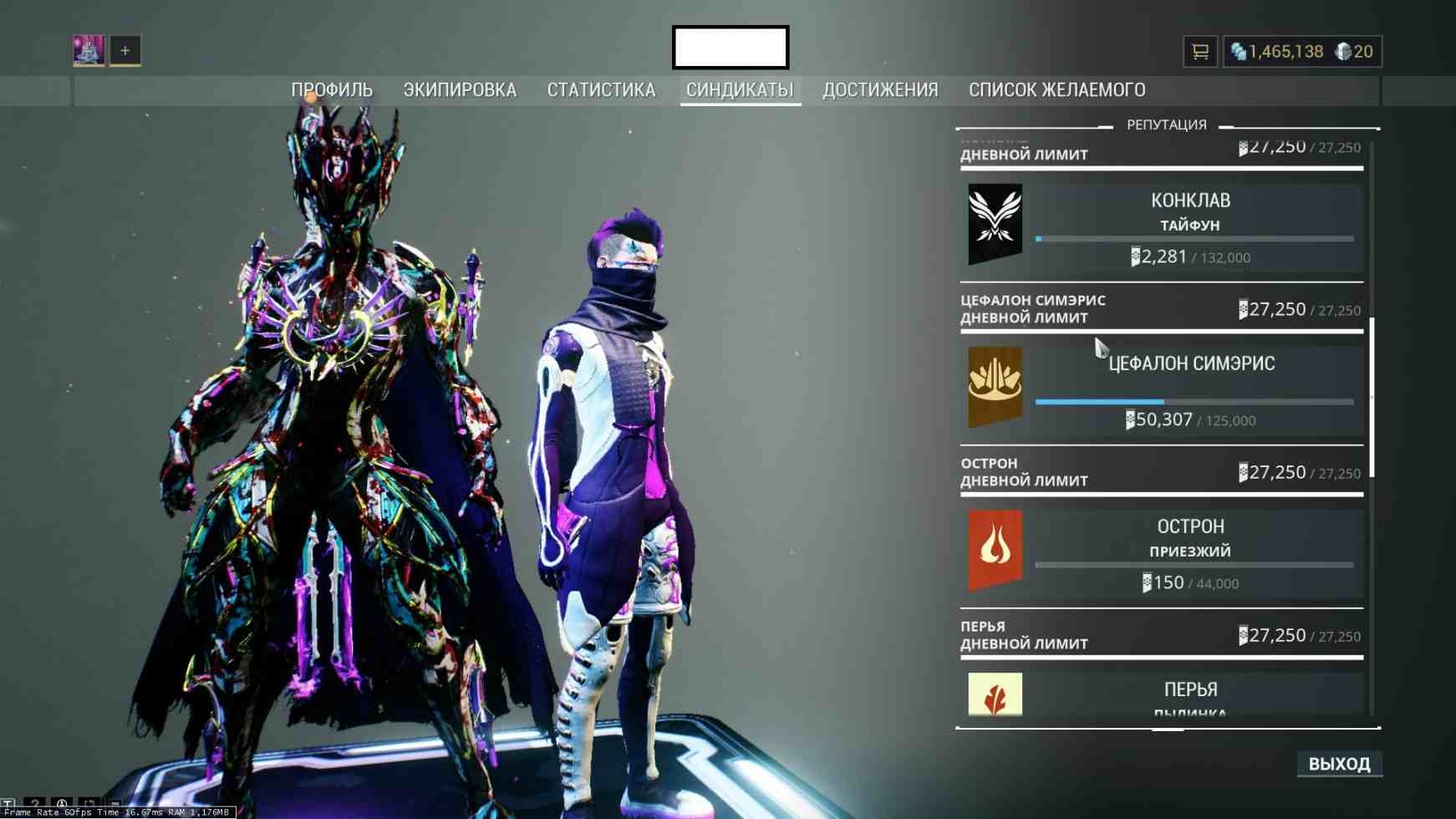The height and width of the screenshot is (819, 1456).
Task: Click the player avatar glyph icon
Action: point(89,50)
